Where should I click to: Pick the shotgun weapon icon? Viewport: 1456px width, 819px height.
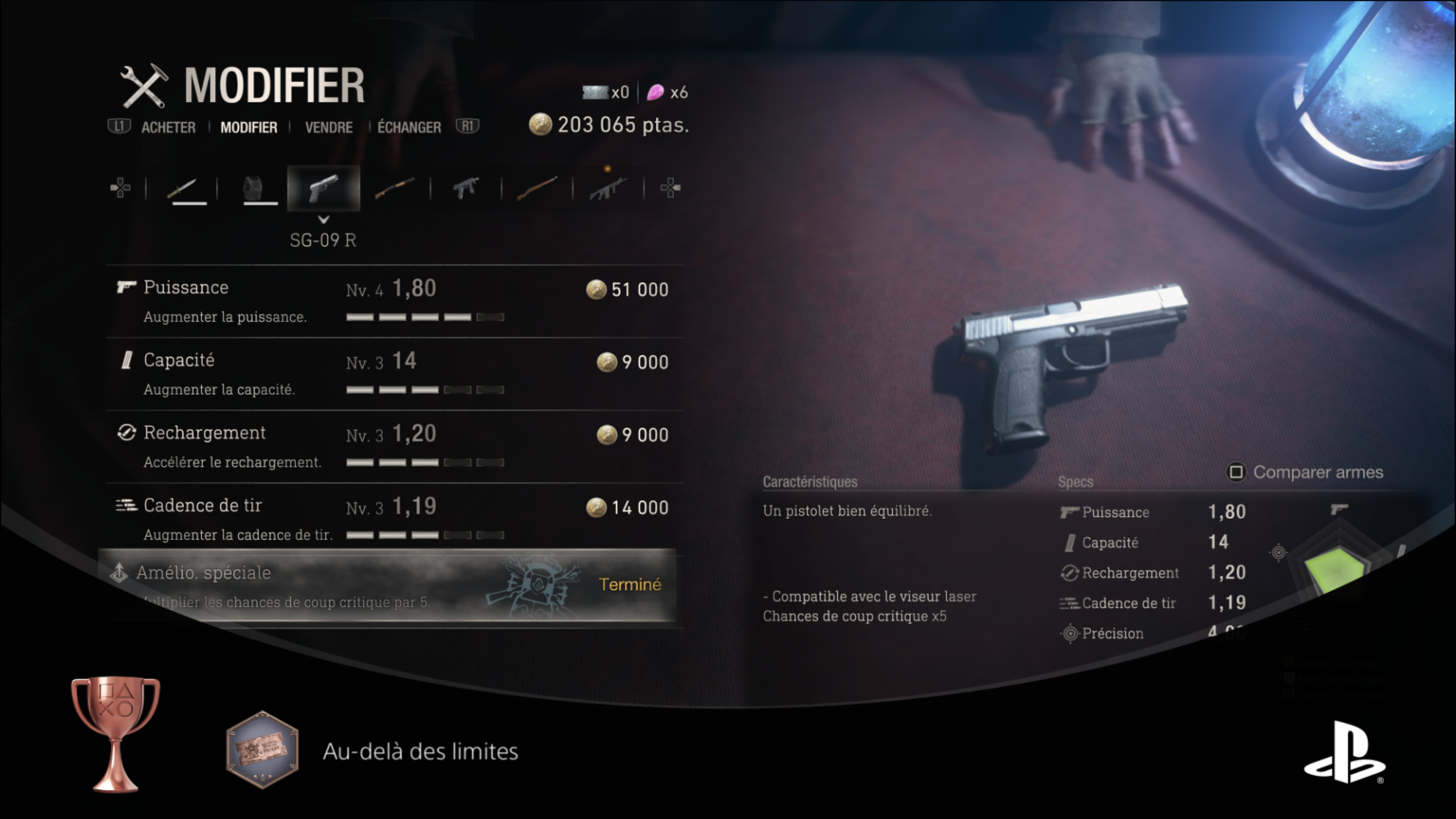[x=394, y=188]
